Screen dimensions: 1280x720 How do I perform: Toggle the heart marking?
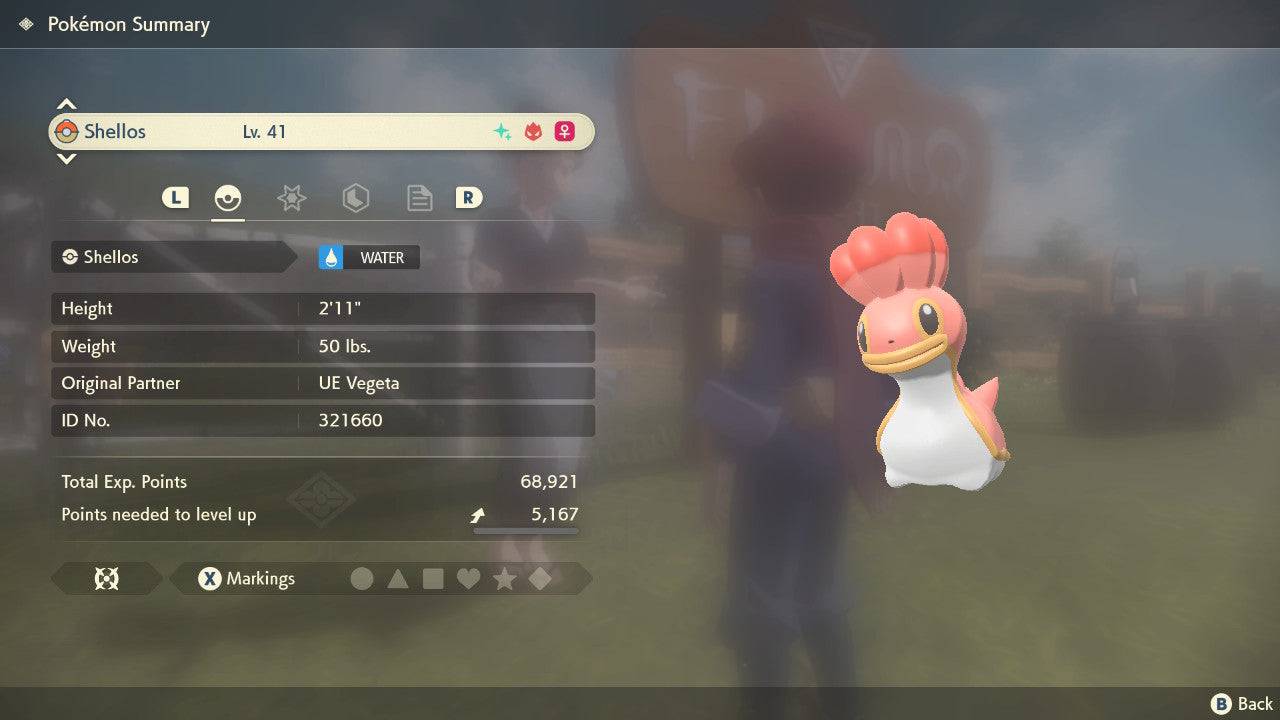point(468,578)
